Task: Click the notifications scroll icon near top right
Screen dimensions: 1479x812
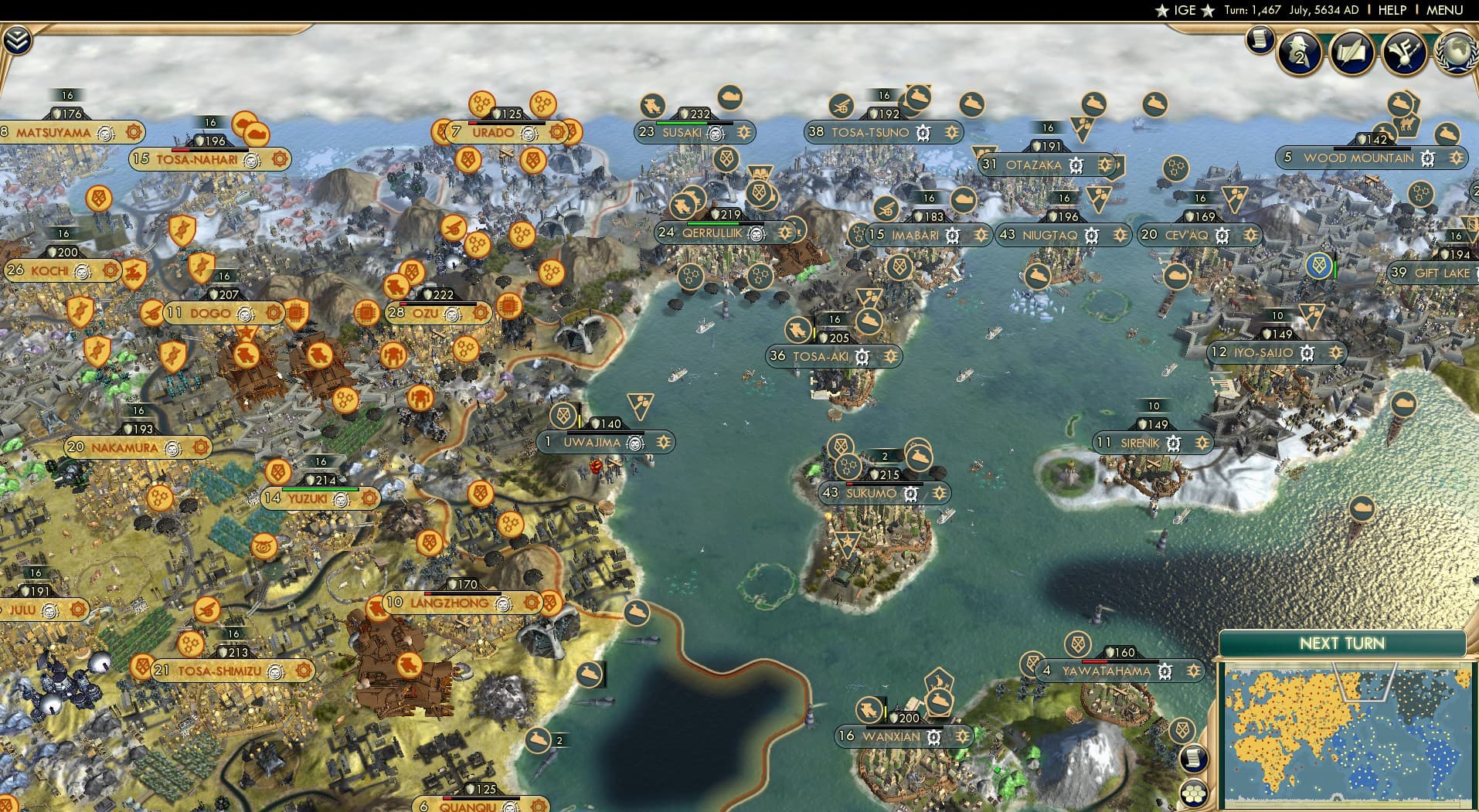Action: click(x=1260, y=38)
